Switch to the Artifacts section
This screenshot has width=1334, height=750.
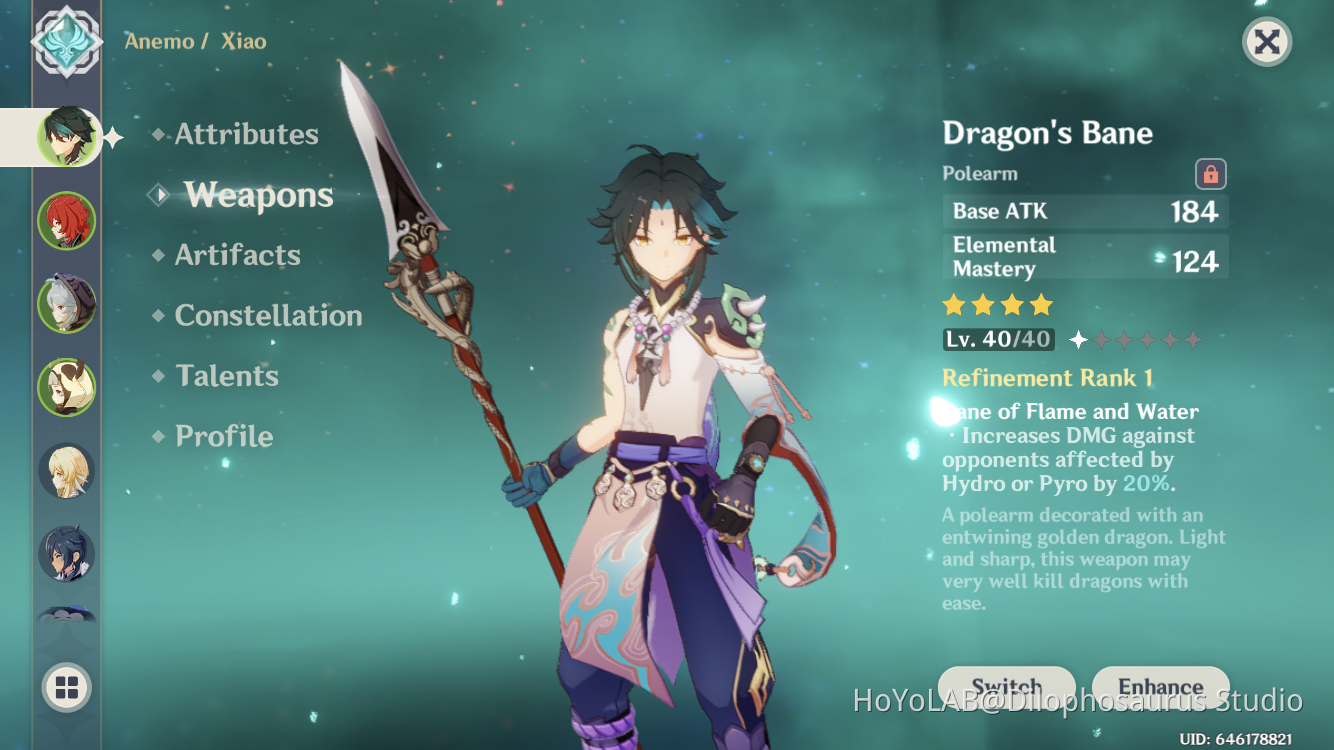[237, 255]
